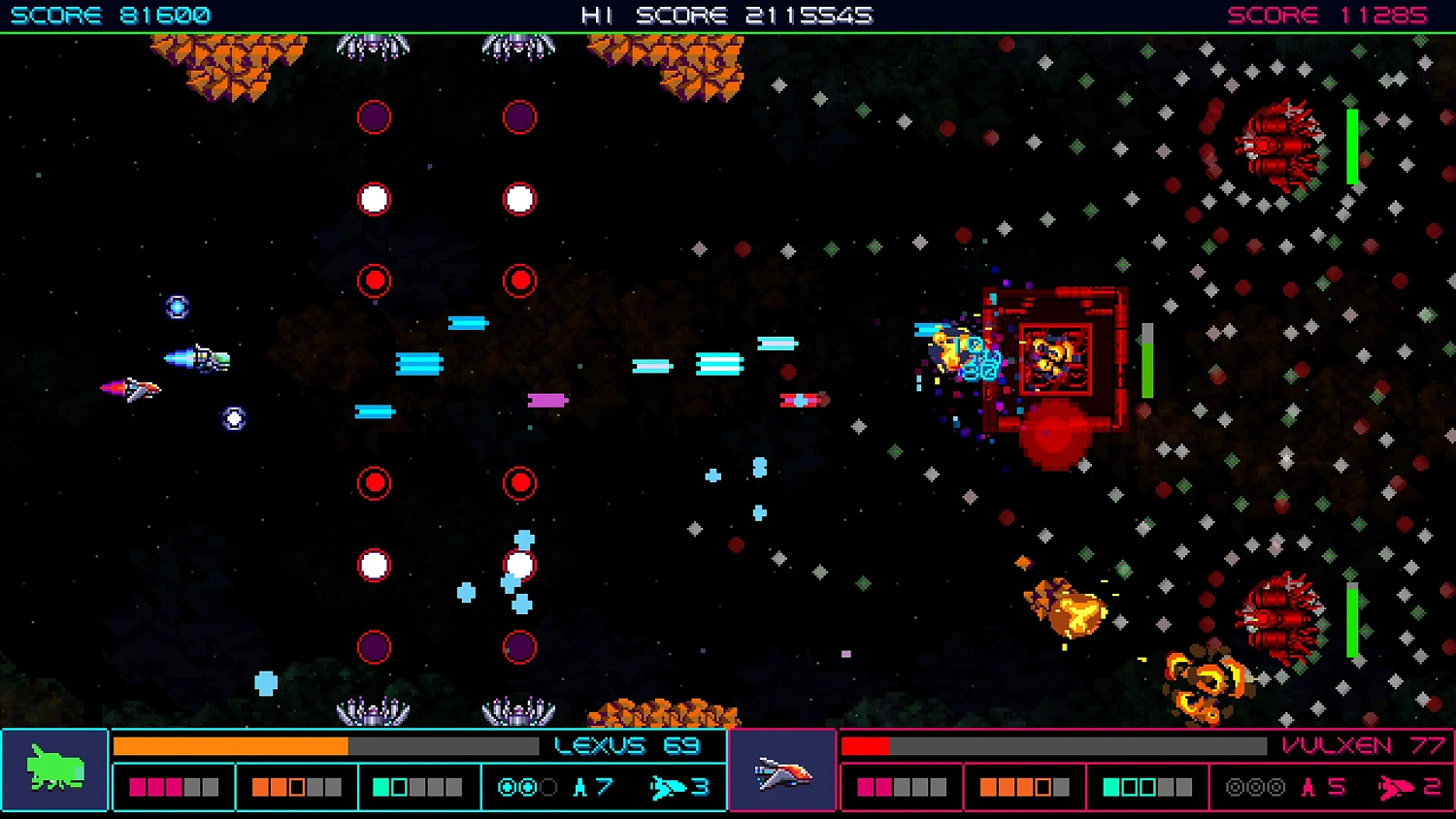Click the first filled shield orb in Lexus HUD

click(505, 787)
